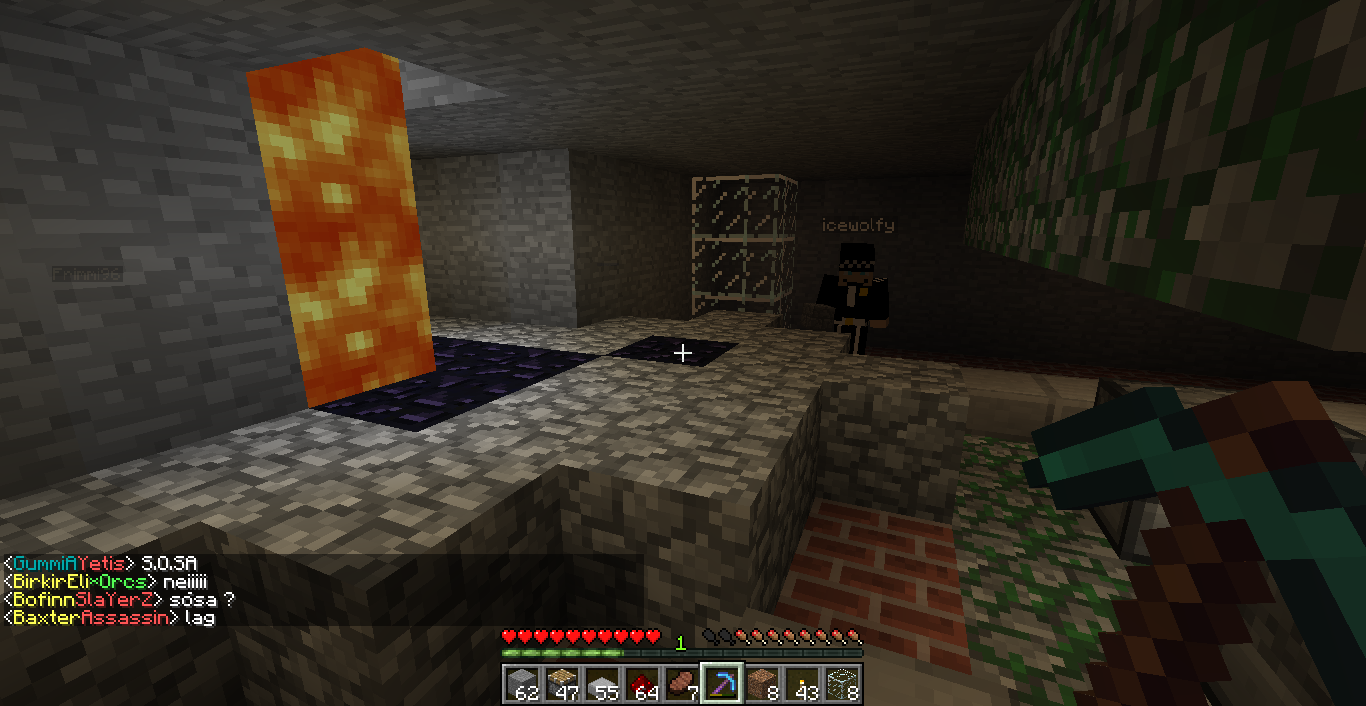This screenshot has height=706, width=1366.
Task: Choose the dirt block stack
Action: pos(762,684)
